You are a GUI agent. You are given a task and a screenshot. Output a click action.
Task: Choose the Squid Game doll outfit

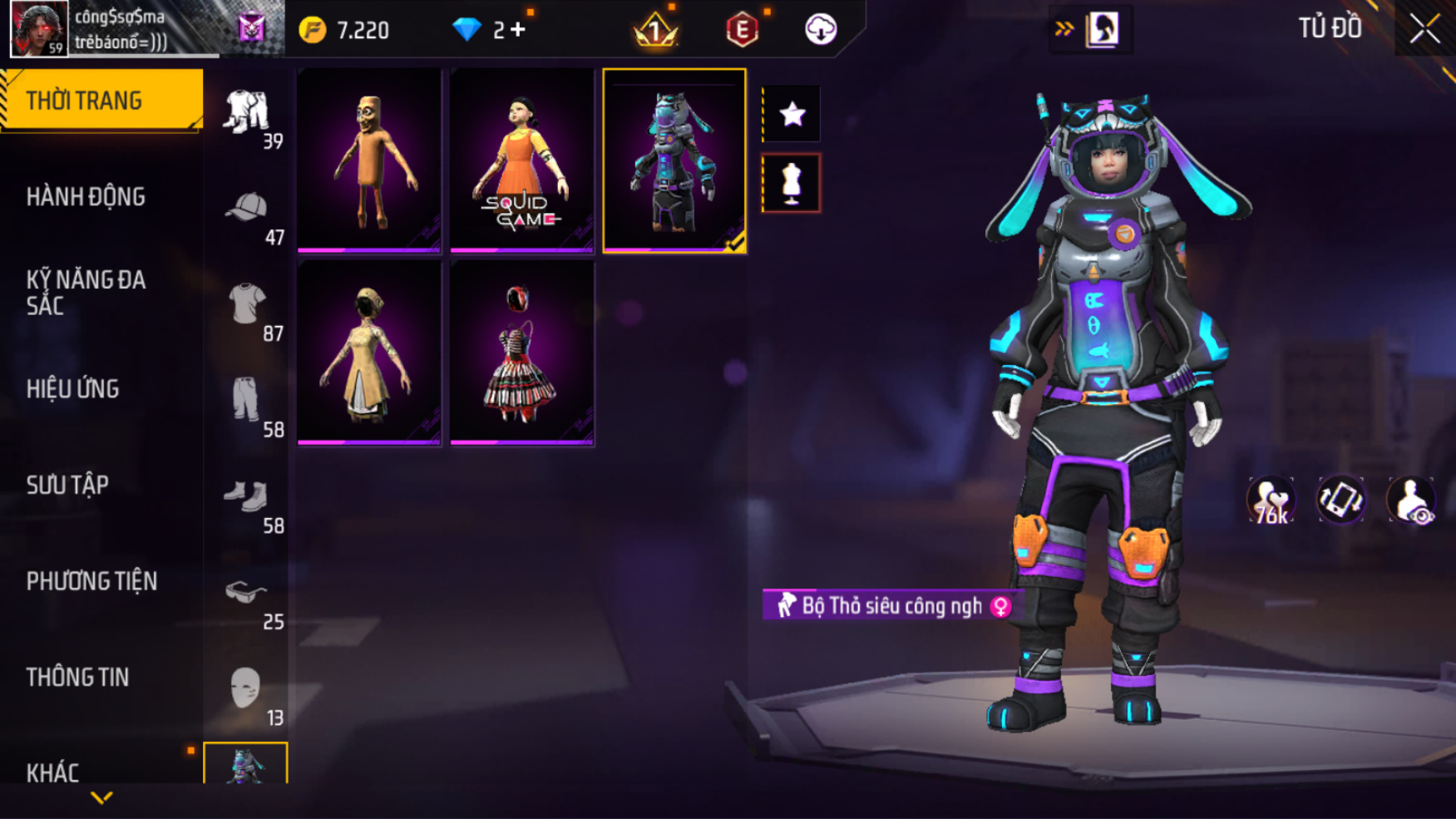(521, 160)
